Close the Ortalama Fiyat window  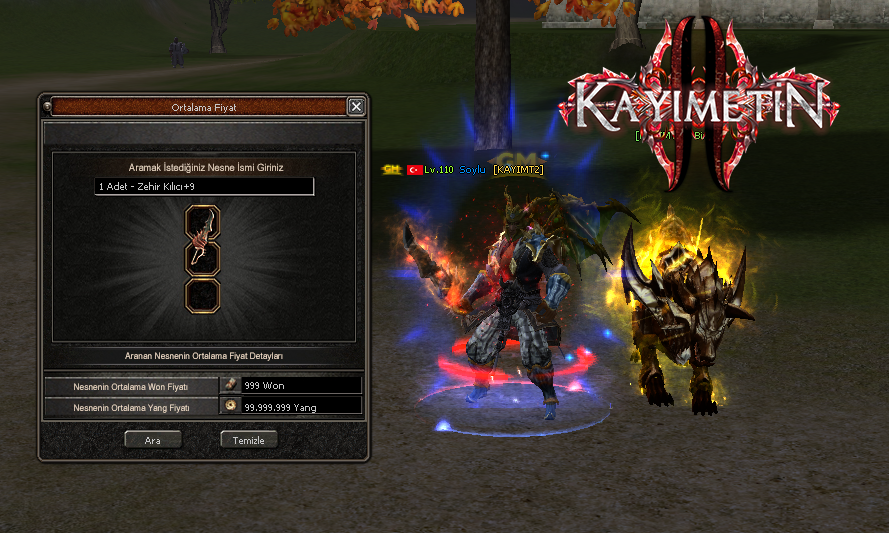pos(356,106)
